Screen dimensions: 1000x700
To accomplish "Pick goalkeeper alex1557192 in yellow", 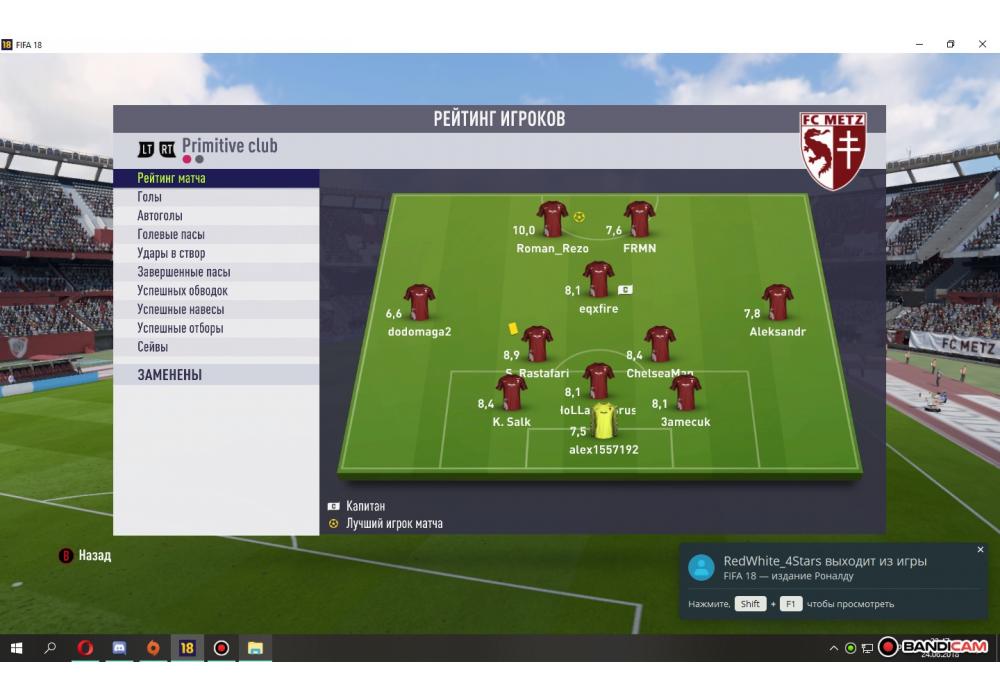I will pyautogui.click(x=603, y=422).
